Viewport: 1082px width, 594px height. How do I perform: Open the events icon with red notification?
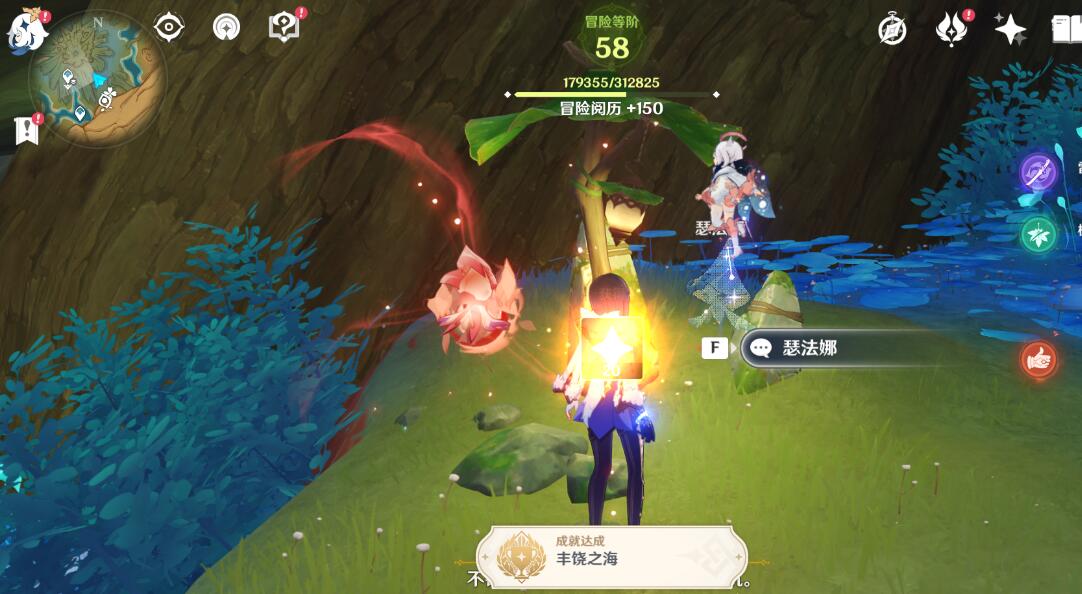pos(951,30)
